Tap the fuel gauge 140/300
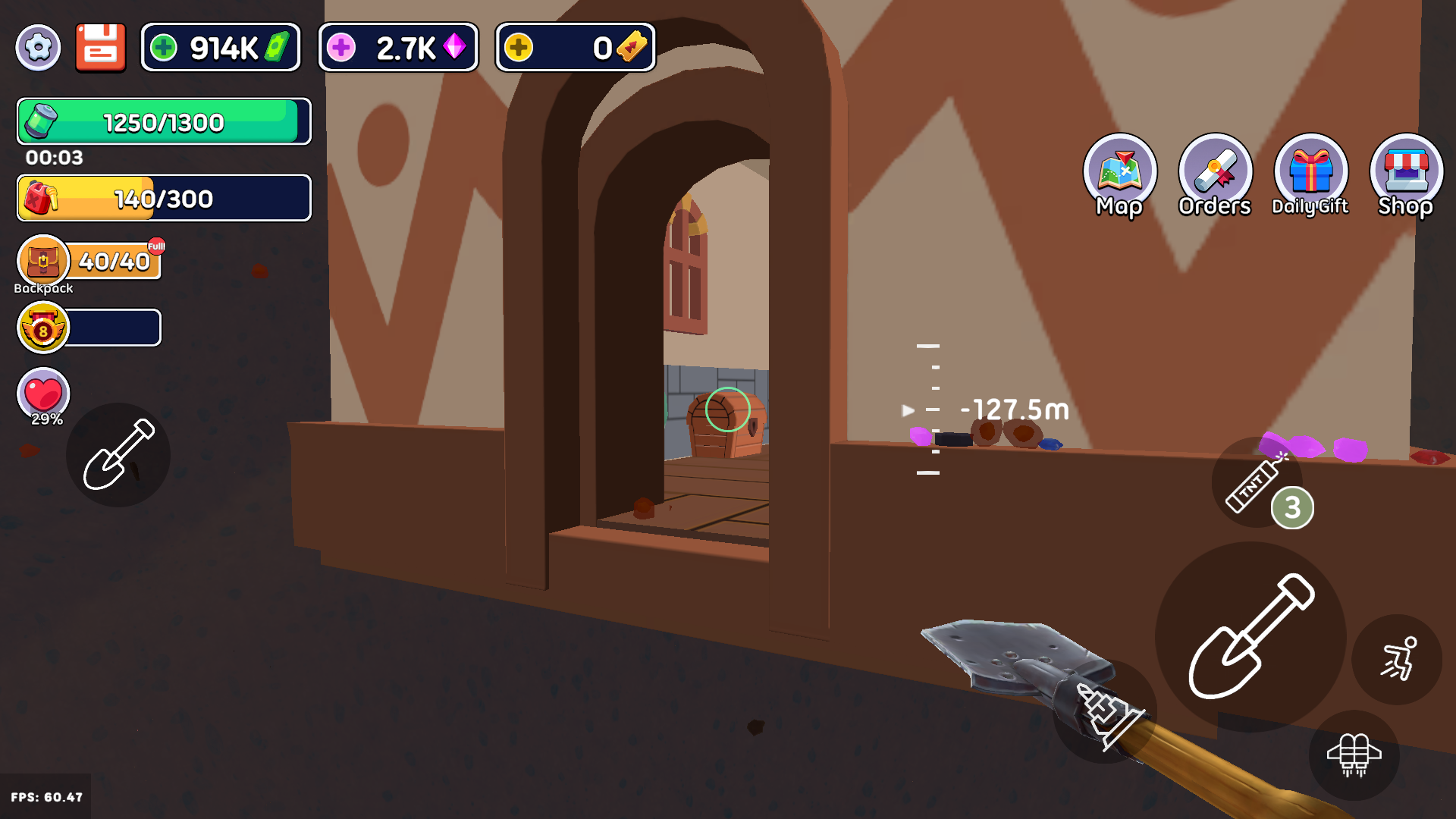1456x819 pixels. pos(163,198)
